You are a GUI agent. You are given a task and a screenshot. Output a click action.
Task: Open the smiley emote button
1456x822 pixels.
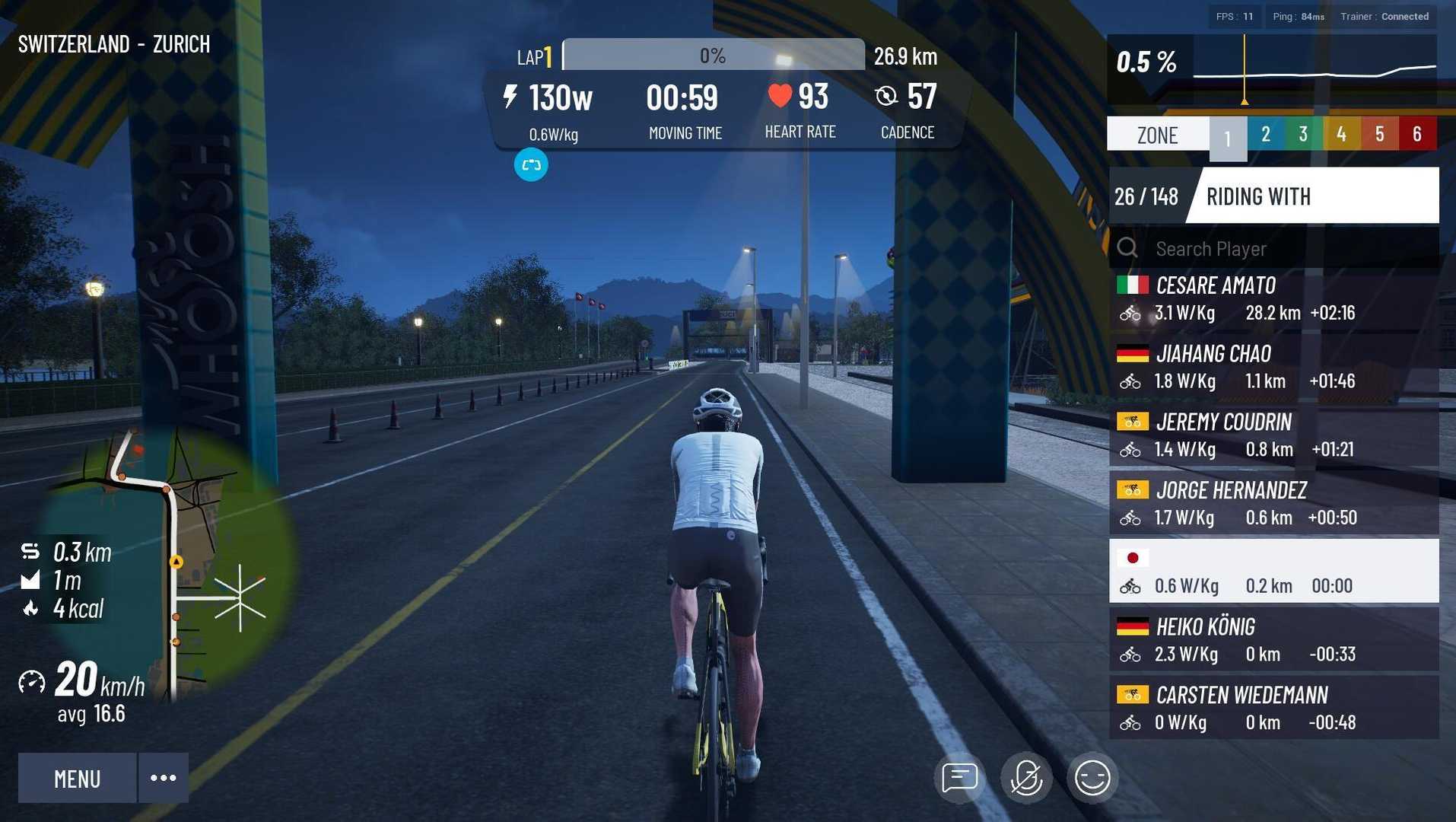1092,778
